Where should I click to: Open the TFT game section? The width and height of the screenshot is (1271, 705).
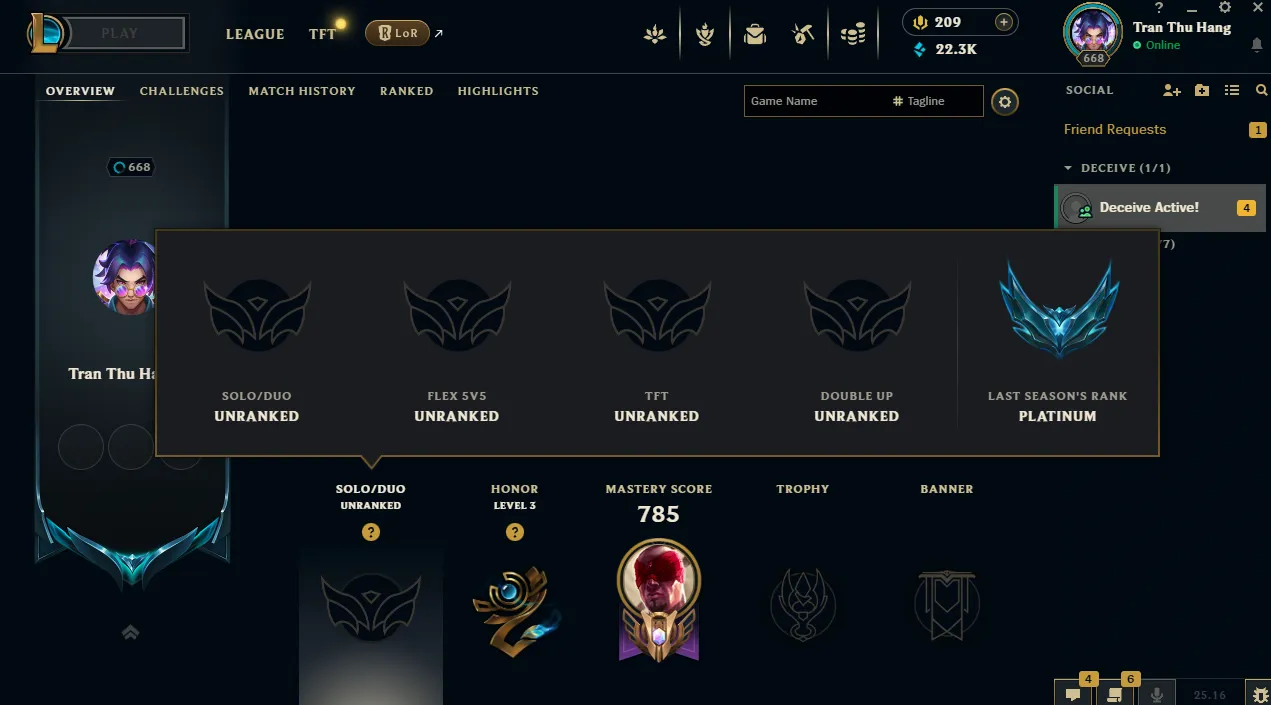322,34
